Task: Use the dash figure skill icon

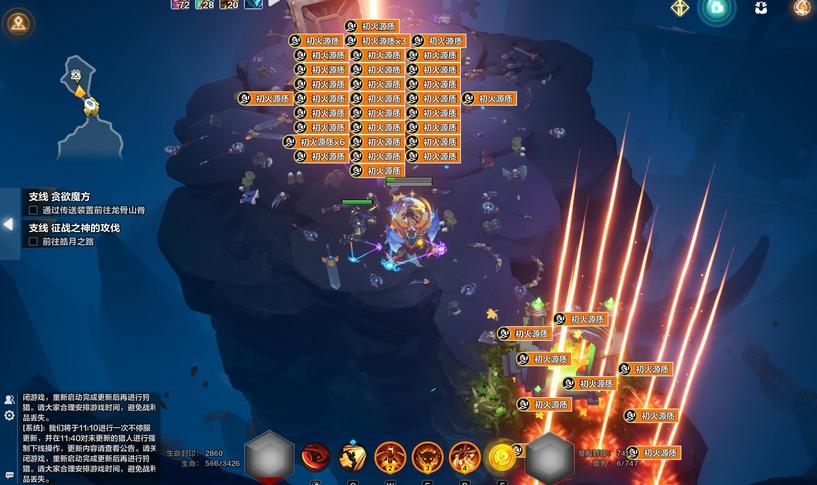Action: [352, 457]
